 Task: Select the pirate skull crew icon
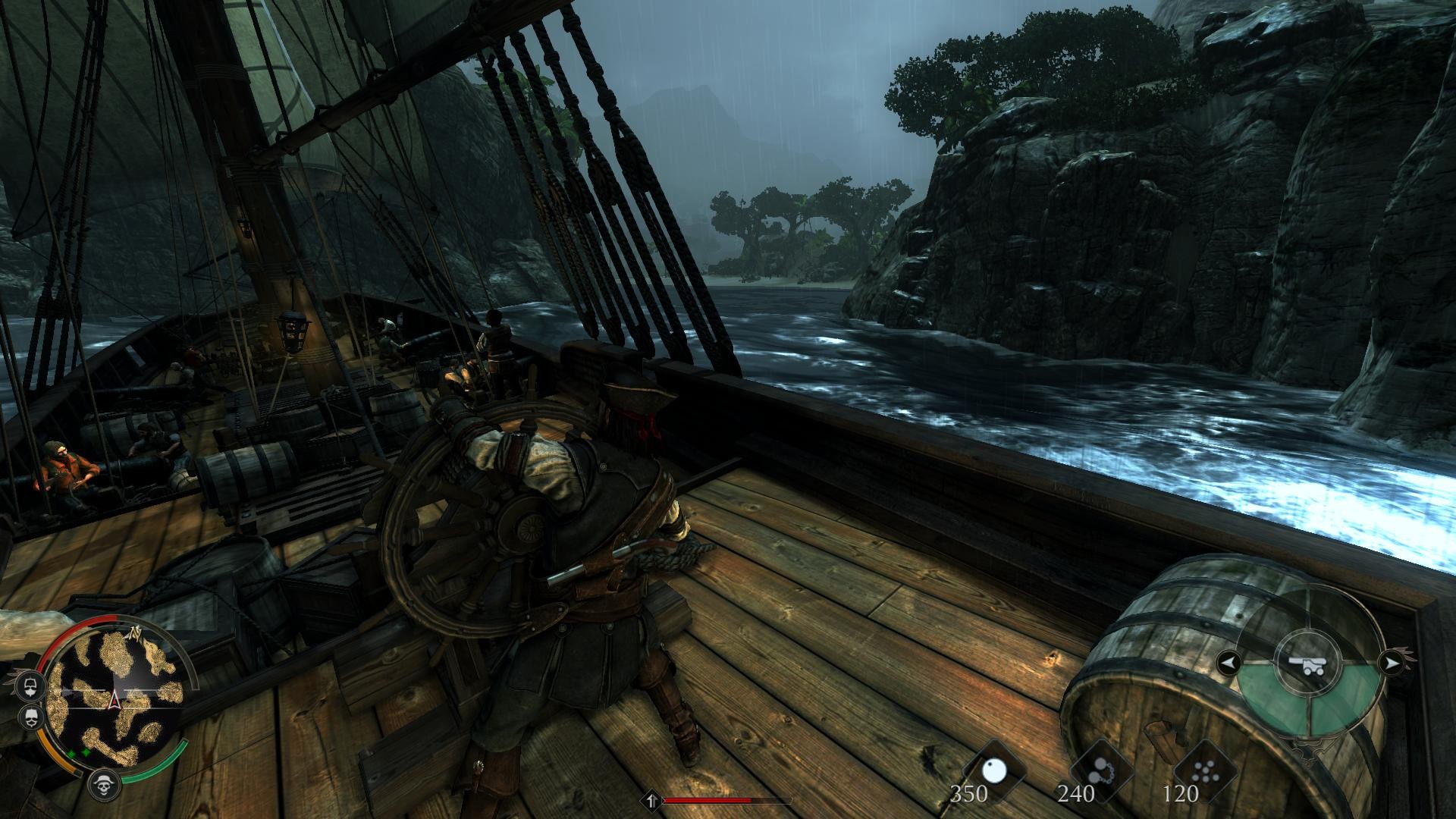(104, 784)
